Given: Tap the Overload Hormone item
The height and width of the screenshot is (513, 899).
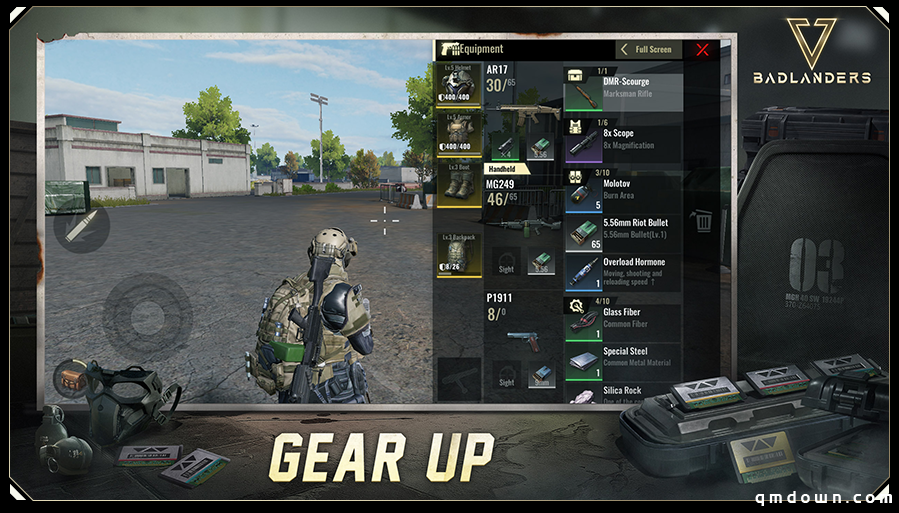Looking at the screenshot, I should 623,271.
